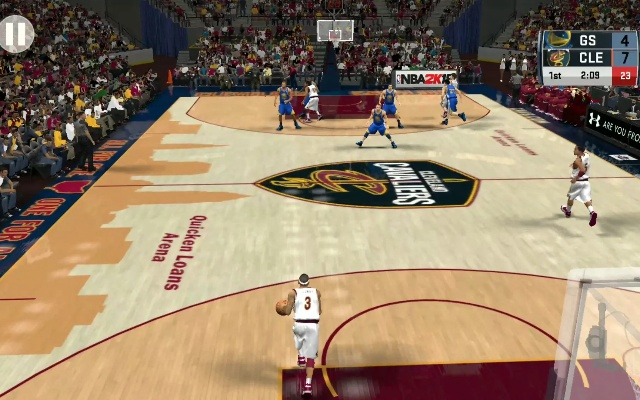Pause the game with the pause button
The image size is (640, 400).
tap(15, 34)
